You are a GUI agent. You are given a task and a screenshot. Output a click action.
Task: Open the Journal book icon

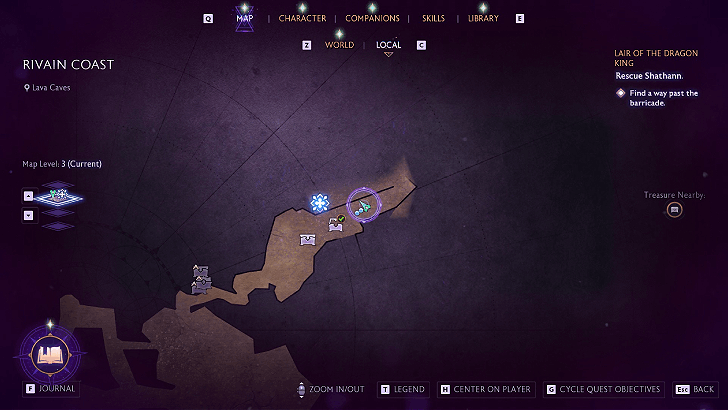[49, 354]
